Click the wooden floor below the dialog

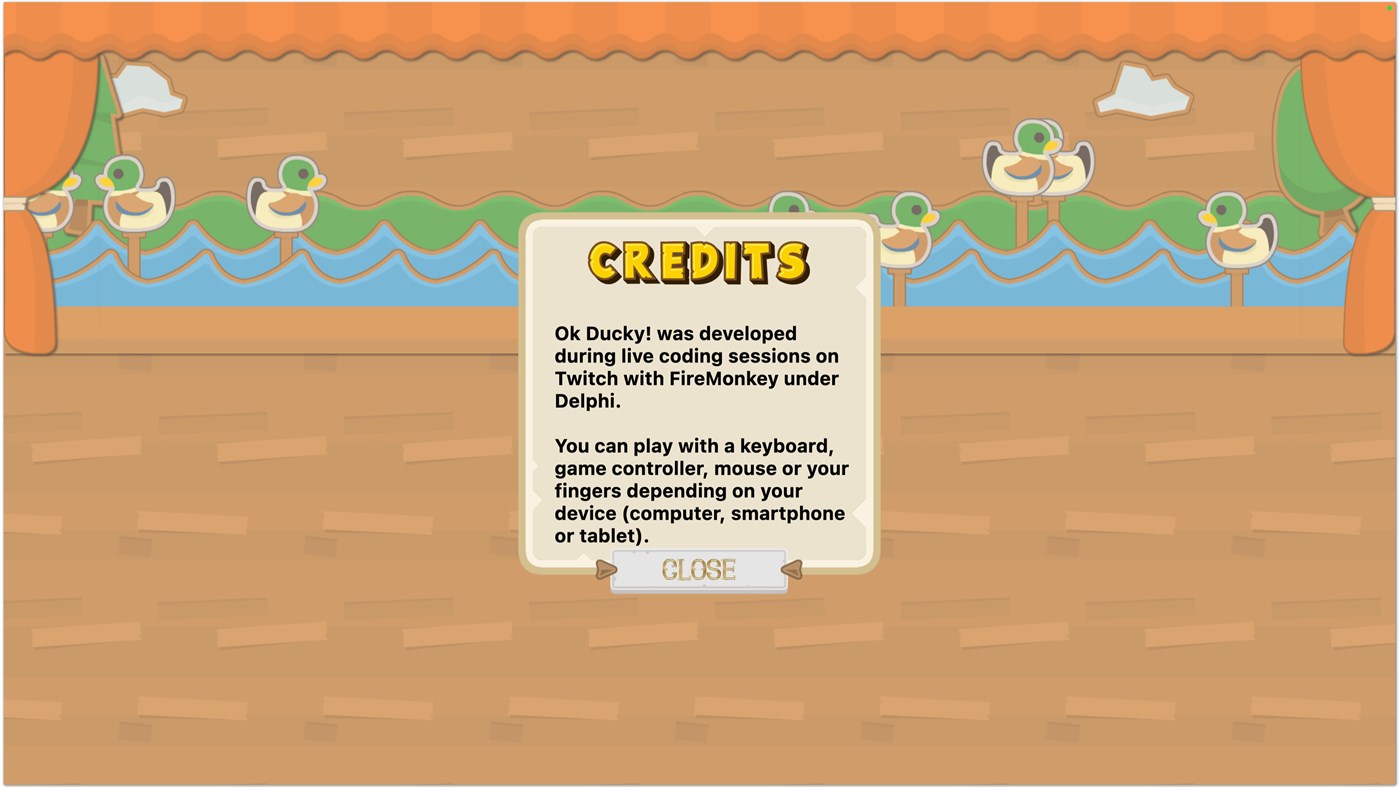click(x=699, y=680)
